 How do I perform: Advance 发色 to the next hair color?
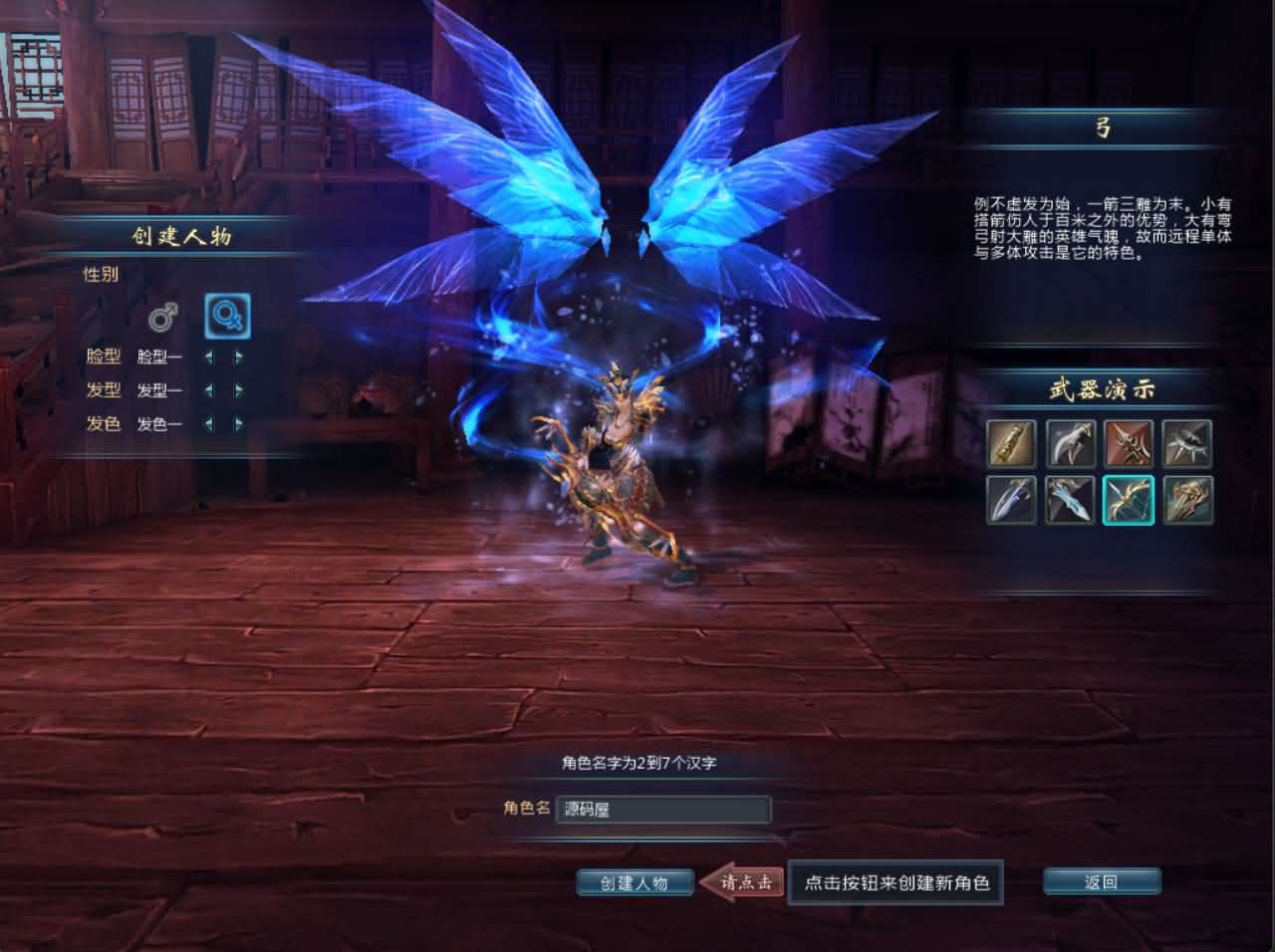pyautogui.click(x=238, y=424)
